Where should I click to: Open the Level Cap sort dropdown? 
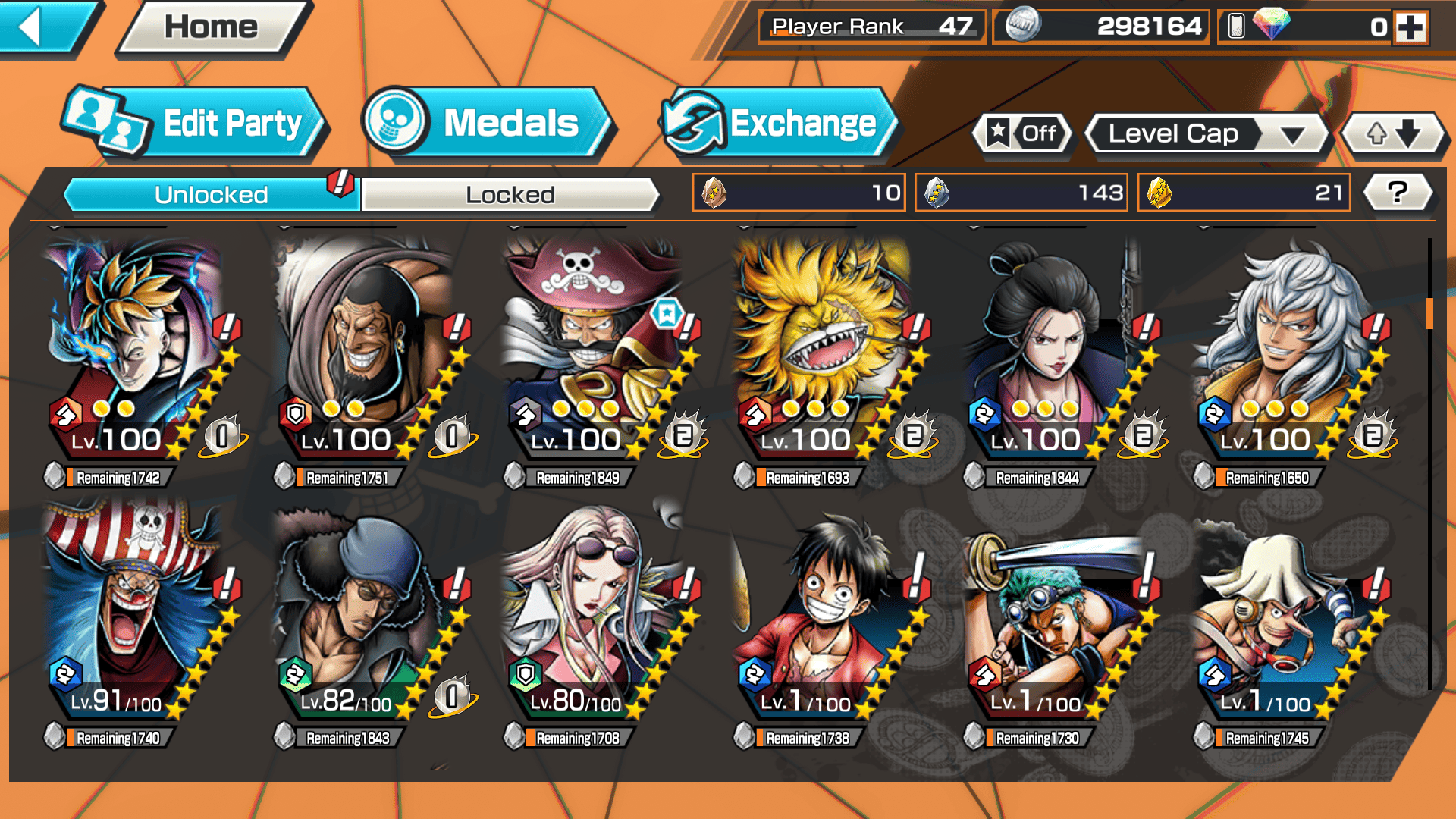(1207, 134)
